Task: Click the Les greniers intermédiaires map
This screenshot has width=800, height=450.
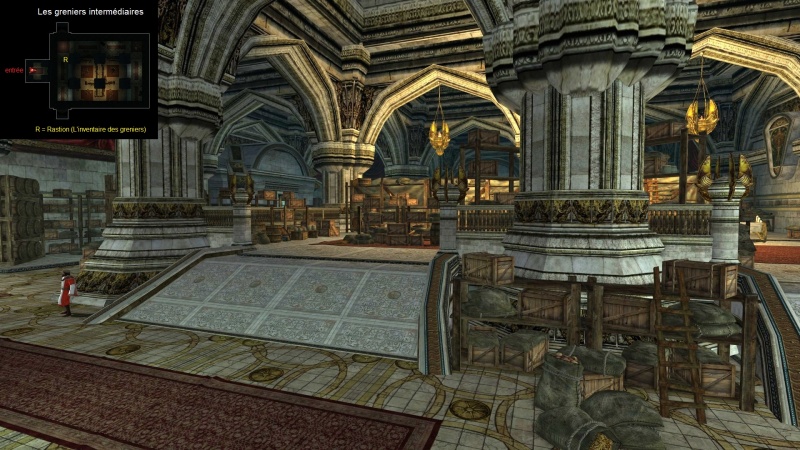Action: 97,70
